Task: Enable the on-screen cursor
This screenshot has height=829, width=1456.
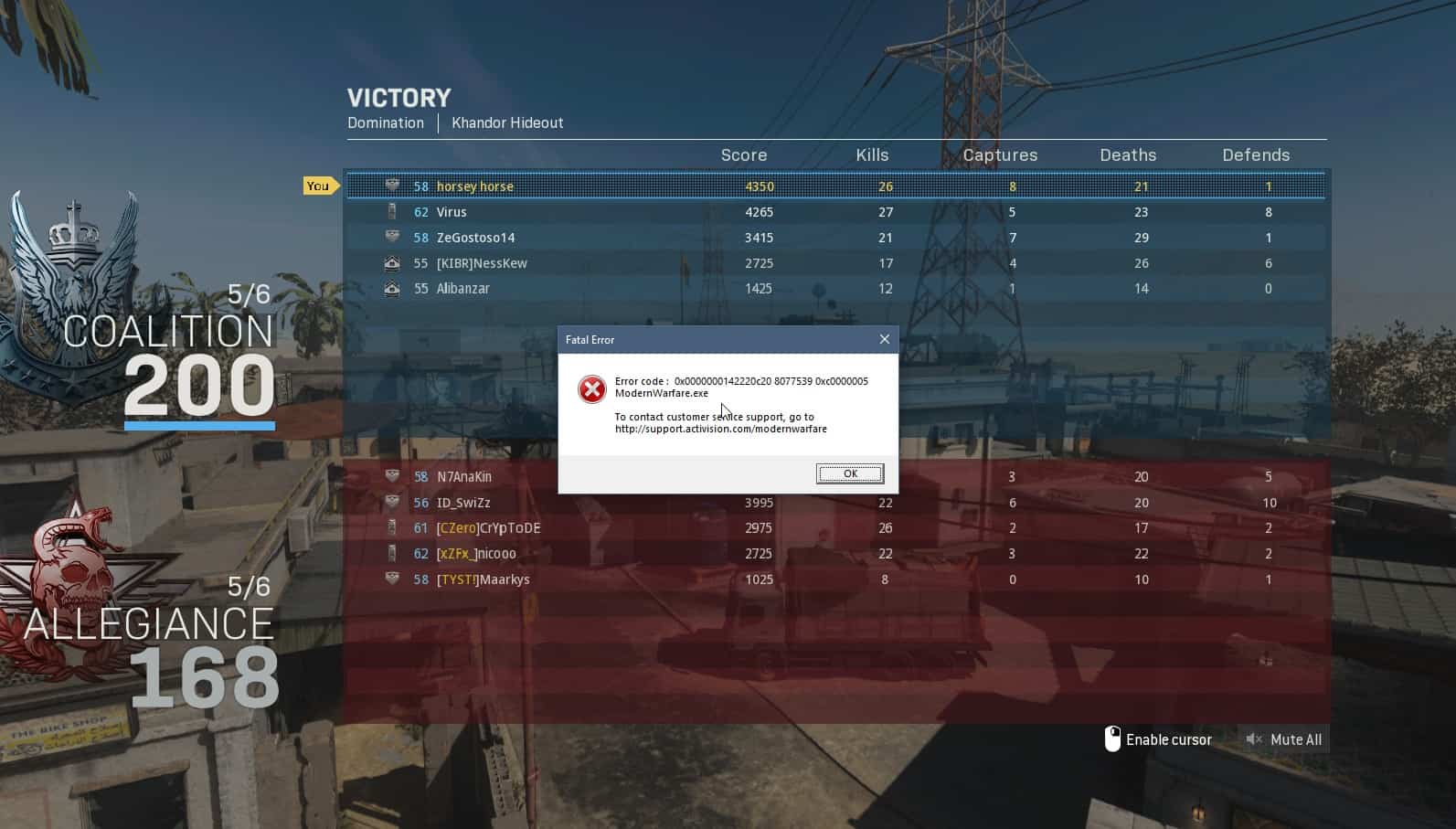Action: click(1170, 739)
